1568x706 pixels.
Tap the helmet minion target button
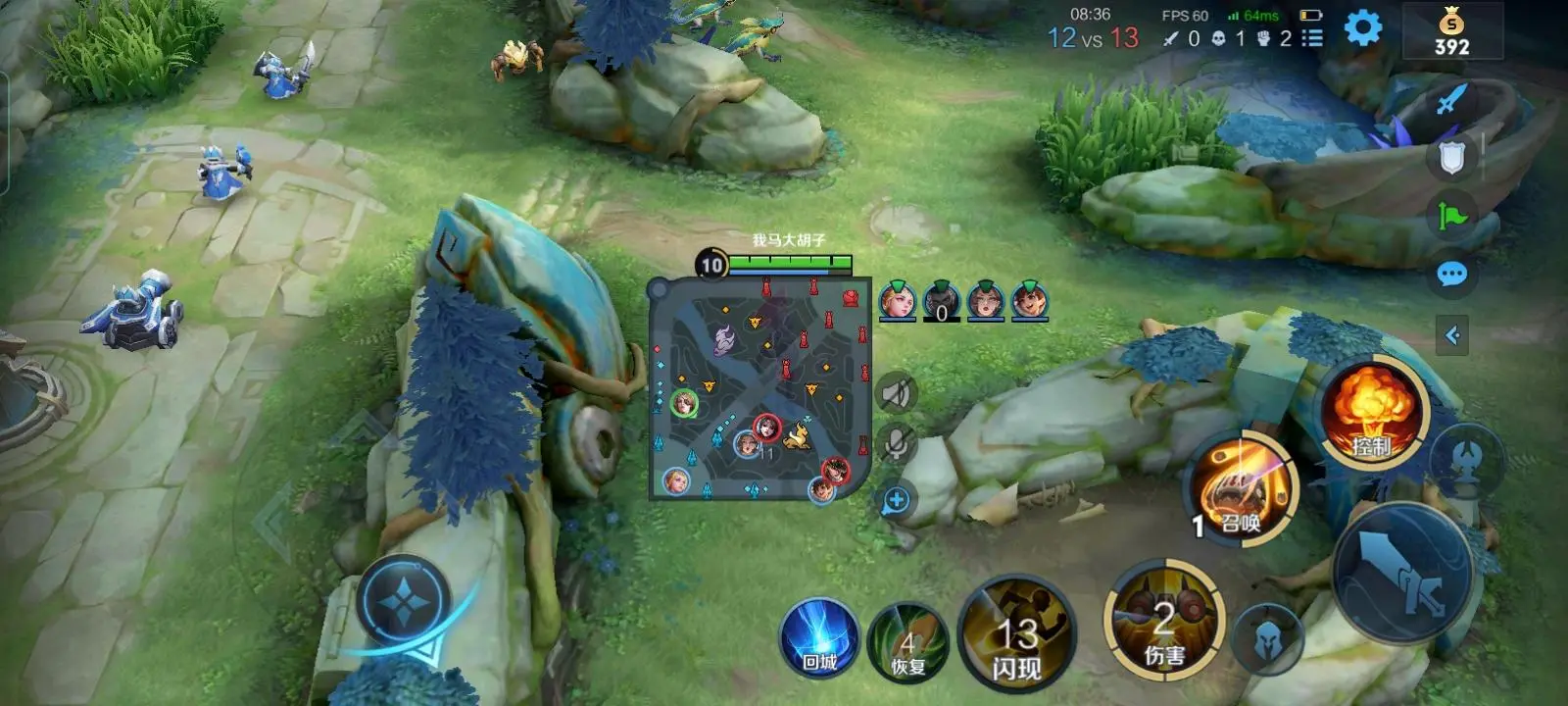(x=1268, y=639)
